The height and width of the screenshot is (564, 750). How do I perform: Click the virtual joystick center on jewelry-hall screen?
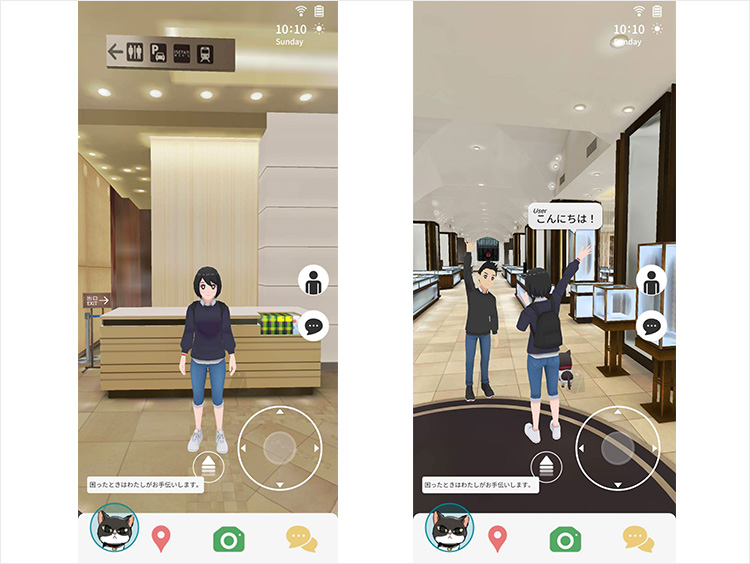[x=618, y=448]
